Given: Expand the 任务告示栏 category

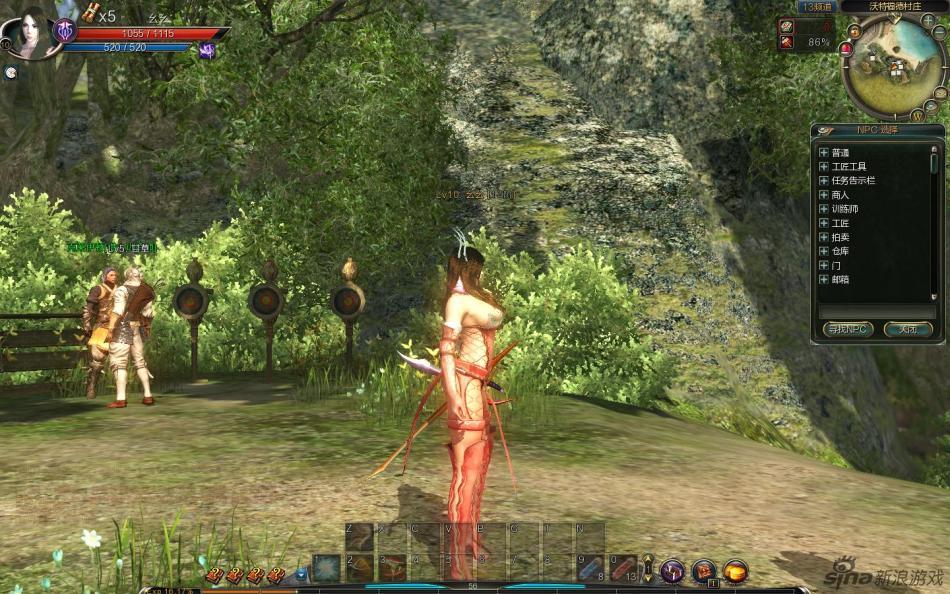Looking at the screenshot, I should (824, 181).
